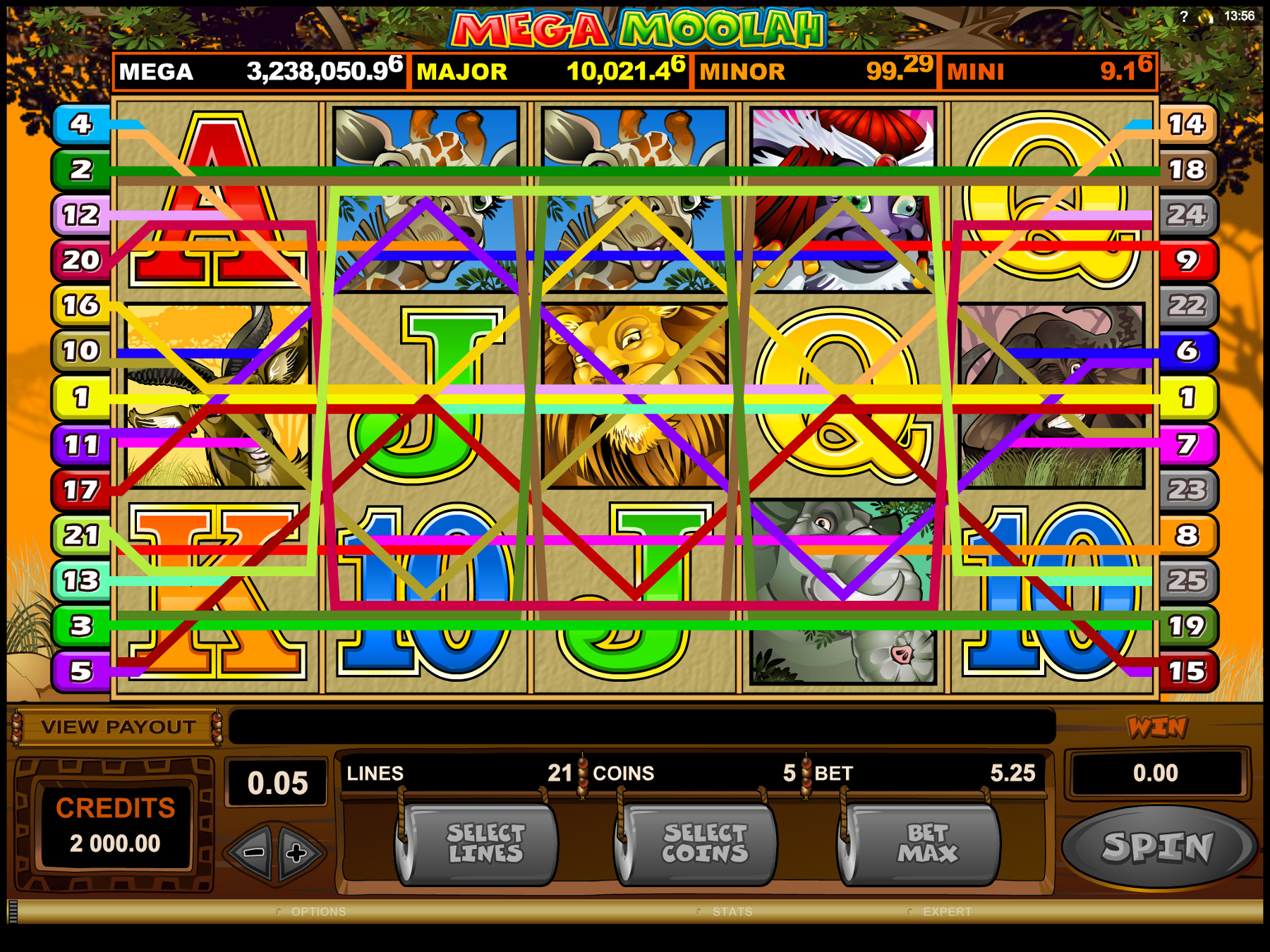Select payline 14 marker
1270x952 pixels.
pyautogui.click(x=1187, y=124)
